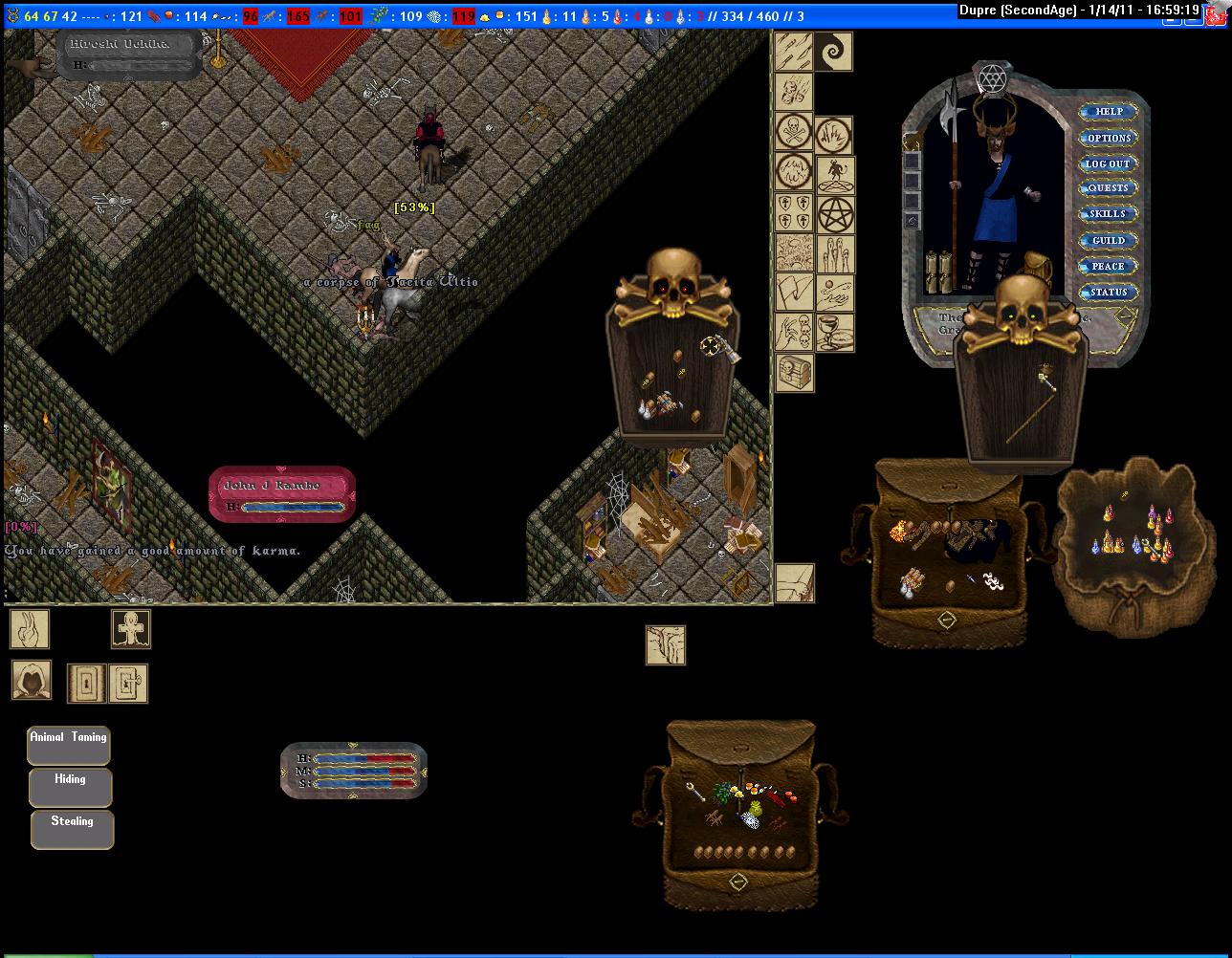This screenshot has height=958, width=1232.
Task: Activate the ankh resurrection icon
Action: pyautogui.click(x=130, y=630)
